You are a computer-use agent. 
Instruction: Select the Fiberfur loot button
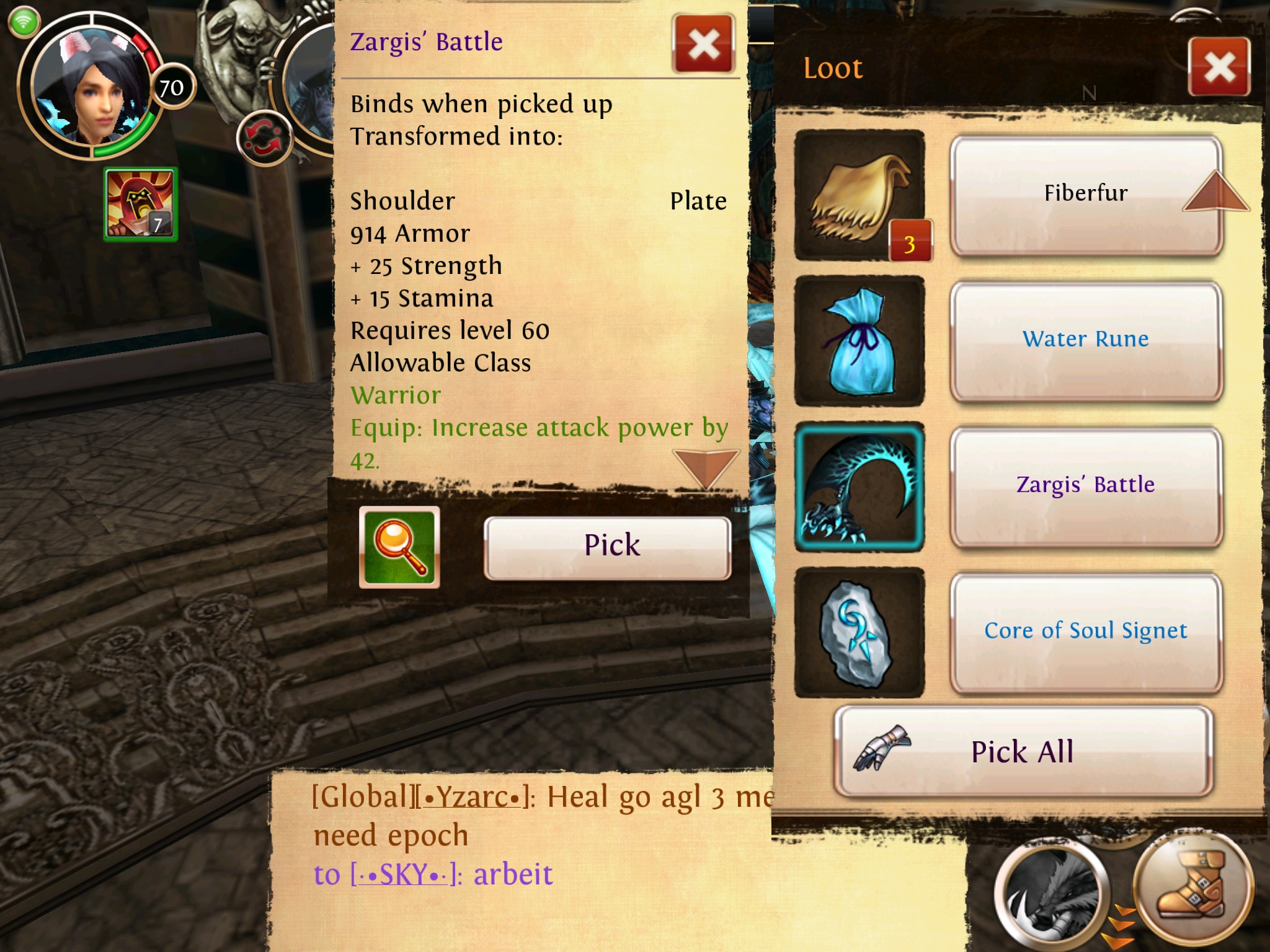pos(1085,195)
